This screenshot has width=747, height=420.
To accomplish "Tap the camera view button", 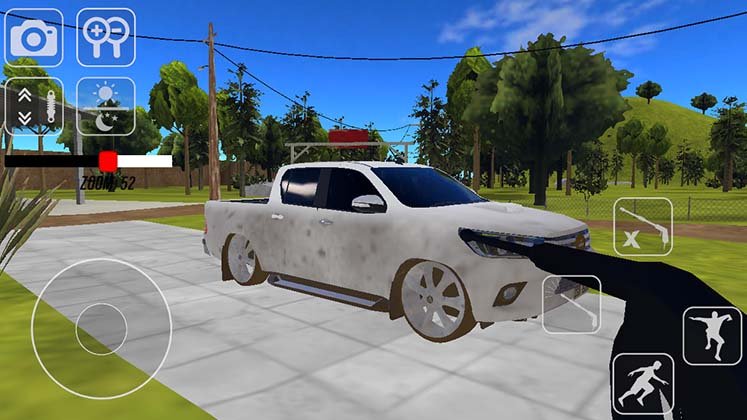I will click(34, 37).
